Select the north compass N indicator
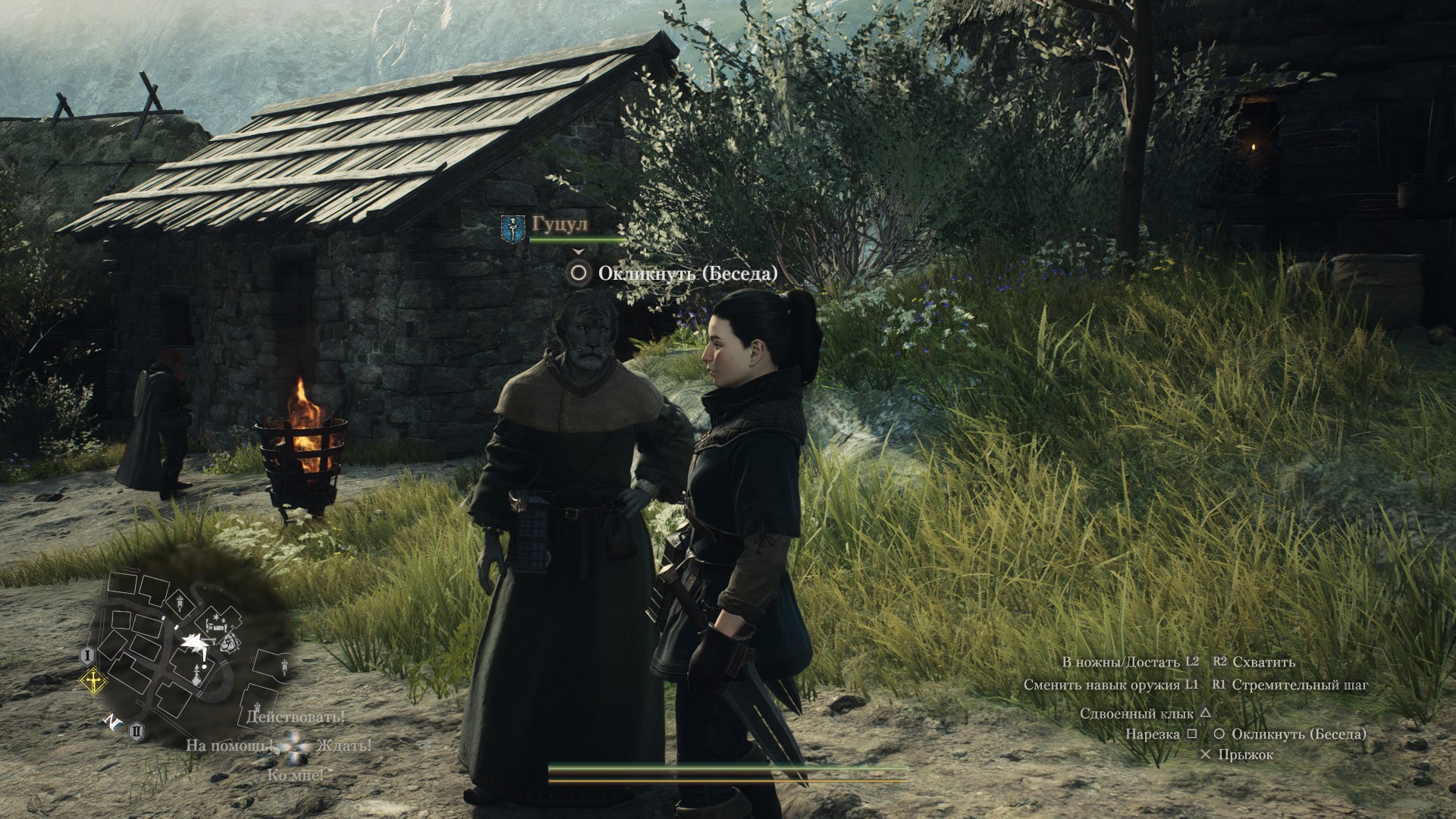Screen dimensions: 1456x819 click(112, 722)
